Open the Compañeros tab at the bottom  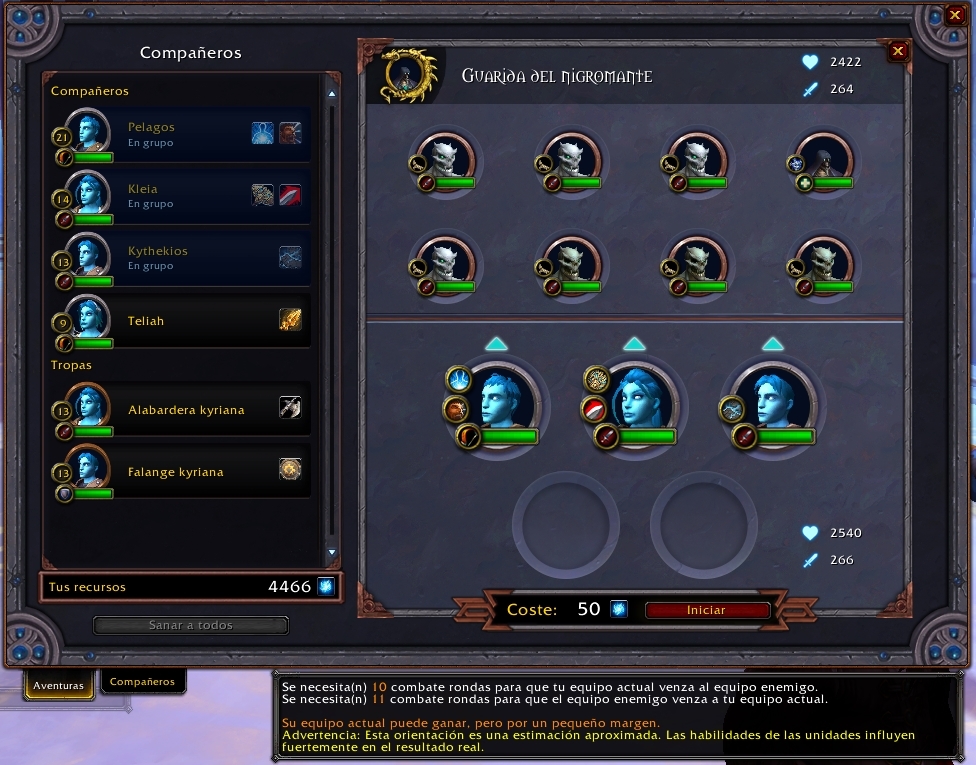[142, 682]
